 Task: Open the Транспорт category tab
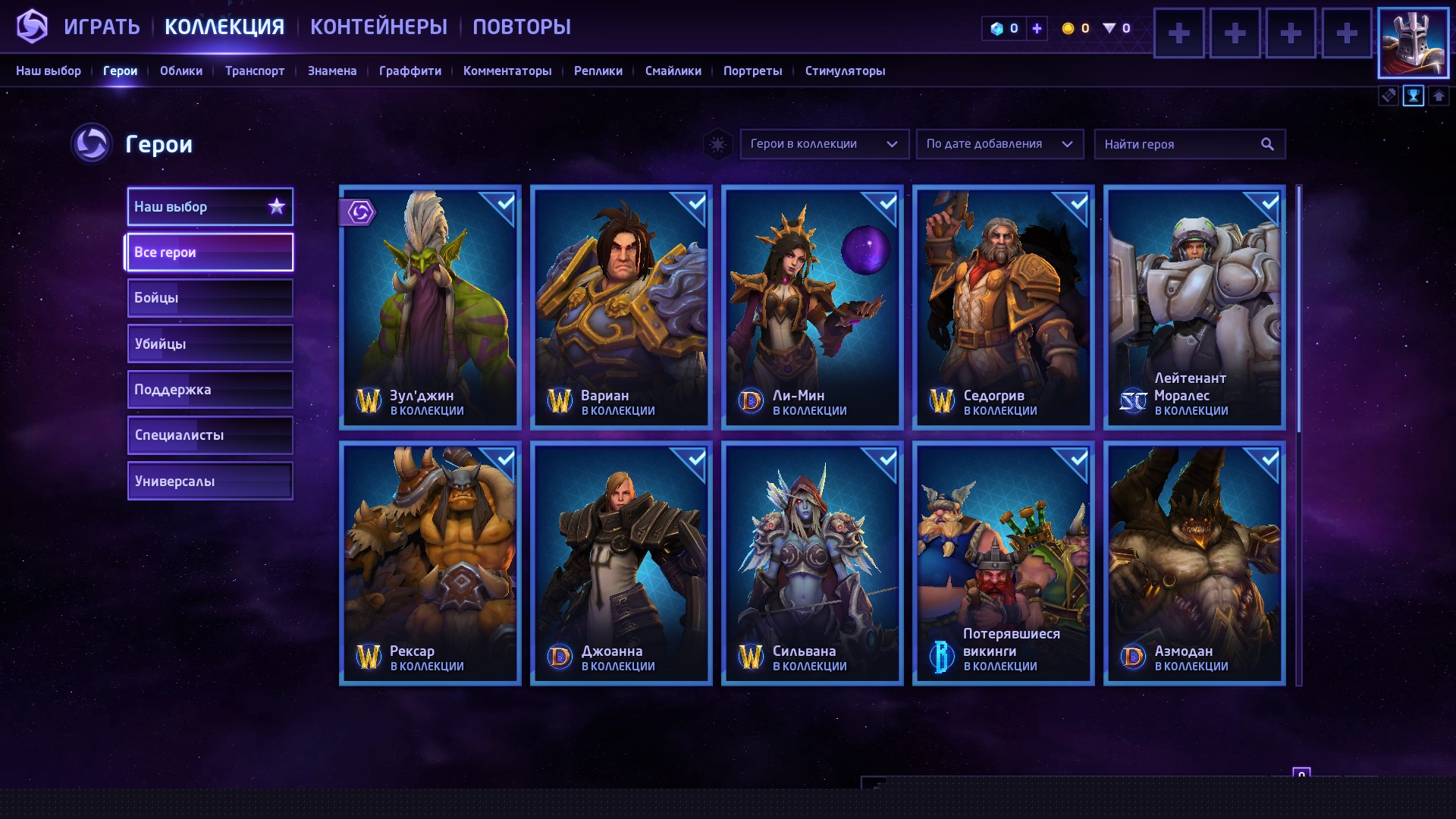254,71
